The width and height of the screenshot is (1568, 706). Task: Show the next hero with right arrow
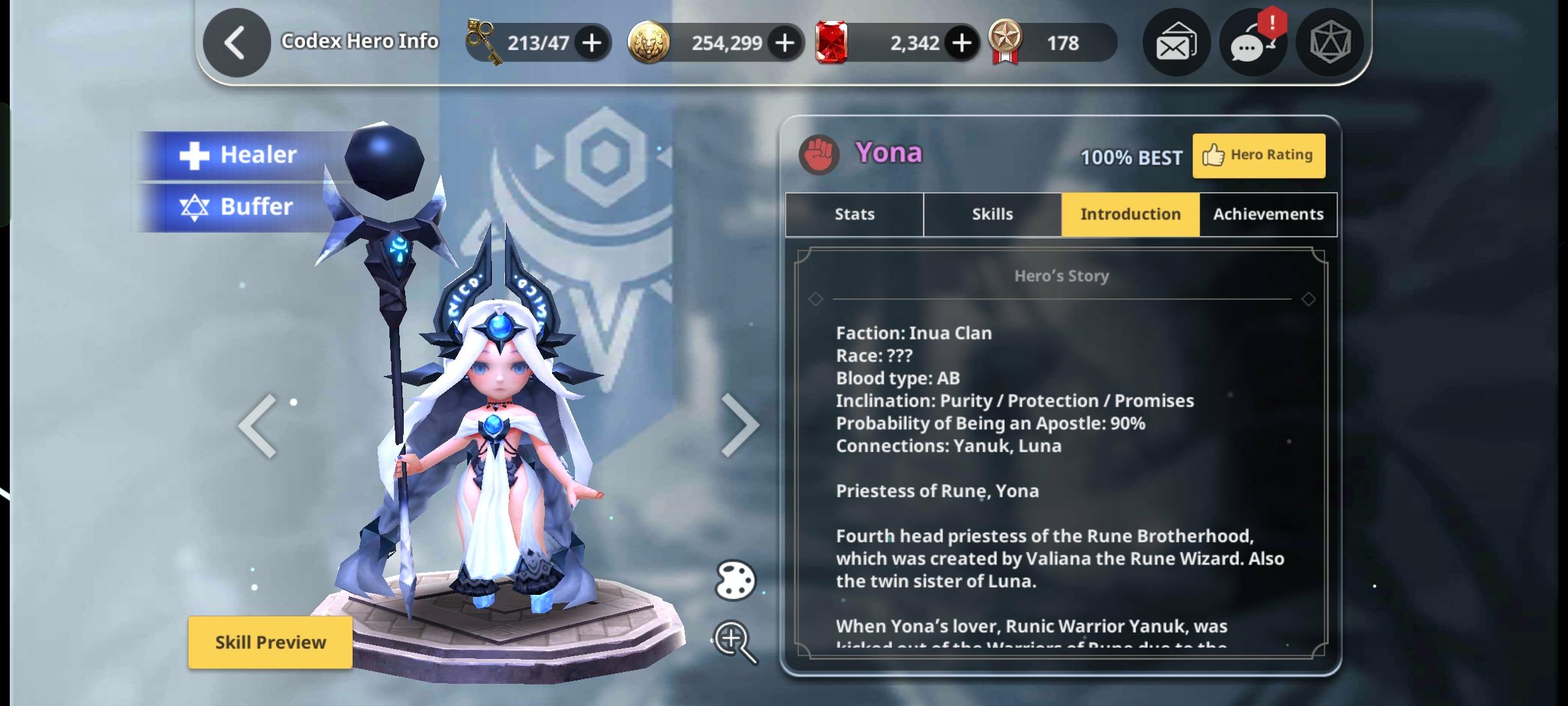coord(740,426)
